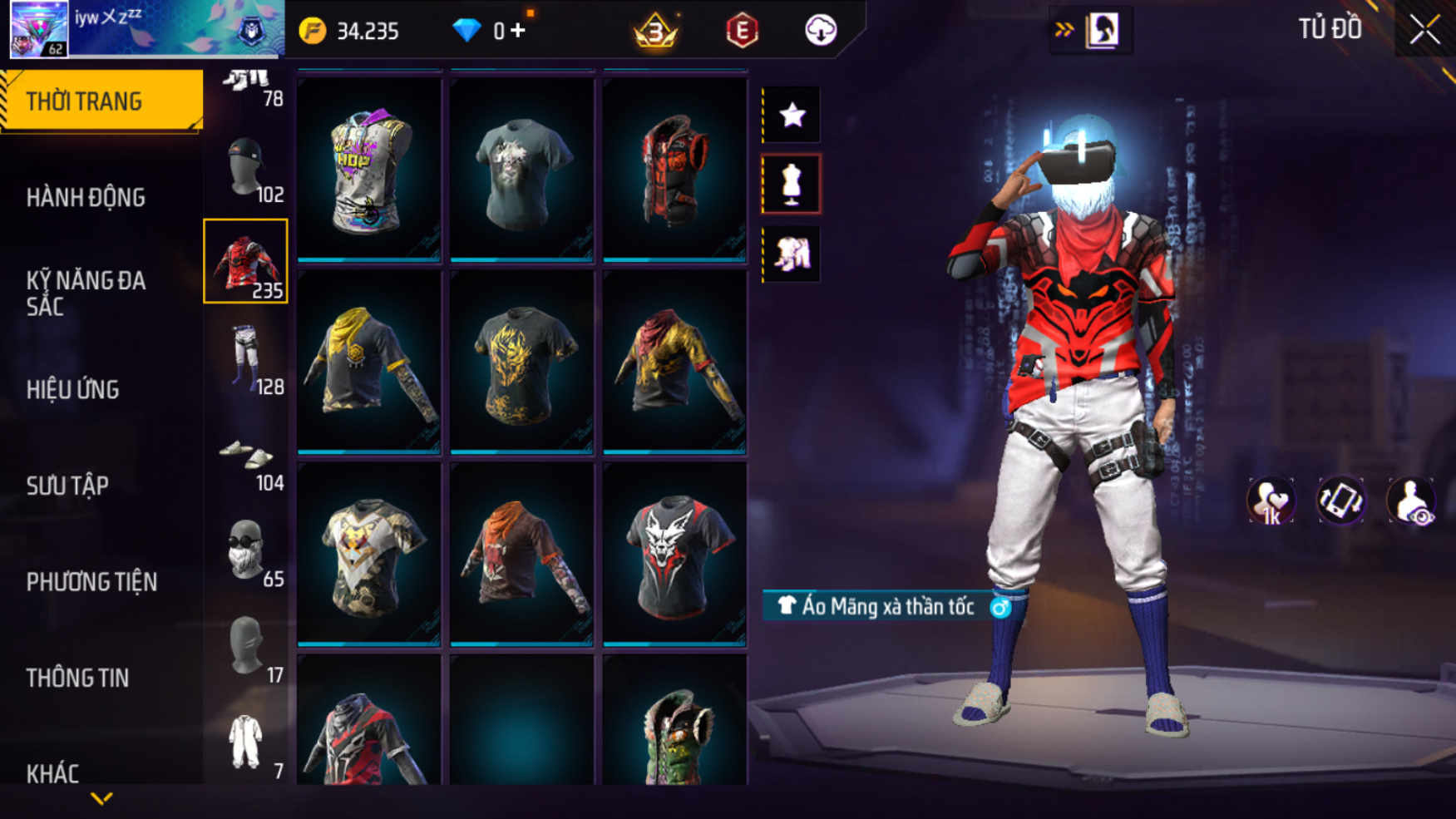The image size is (1456, 819).
Task: Add diamonds with the plus button
Action: 519,31
